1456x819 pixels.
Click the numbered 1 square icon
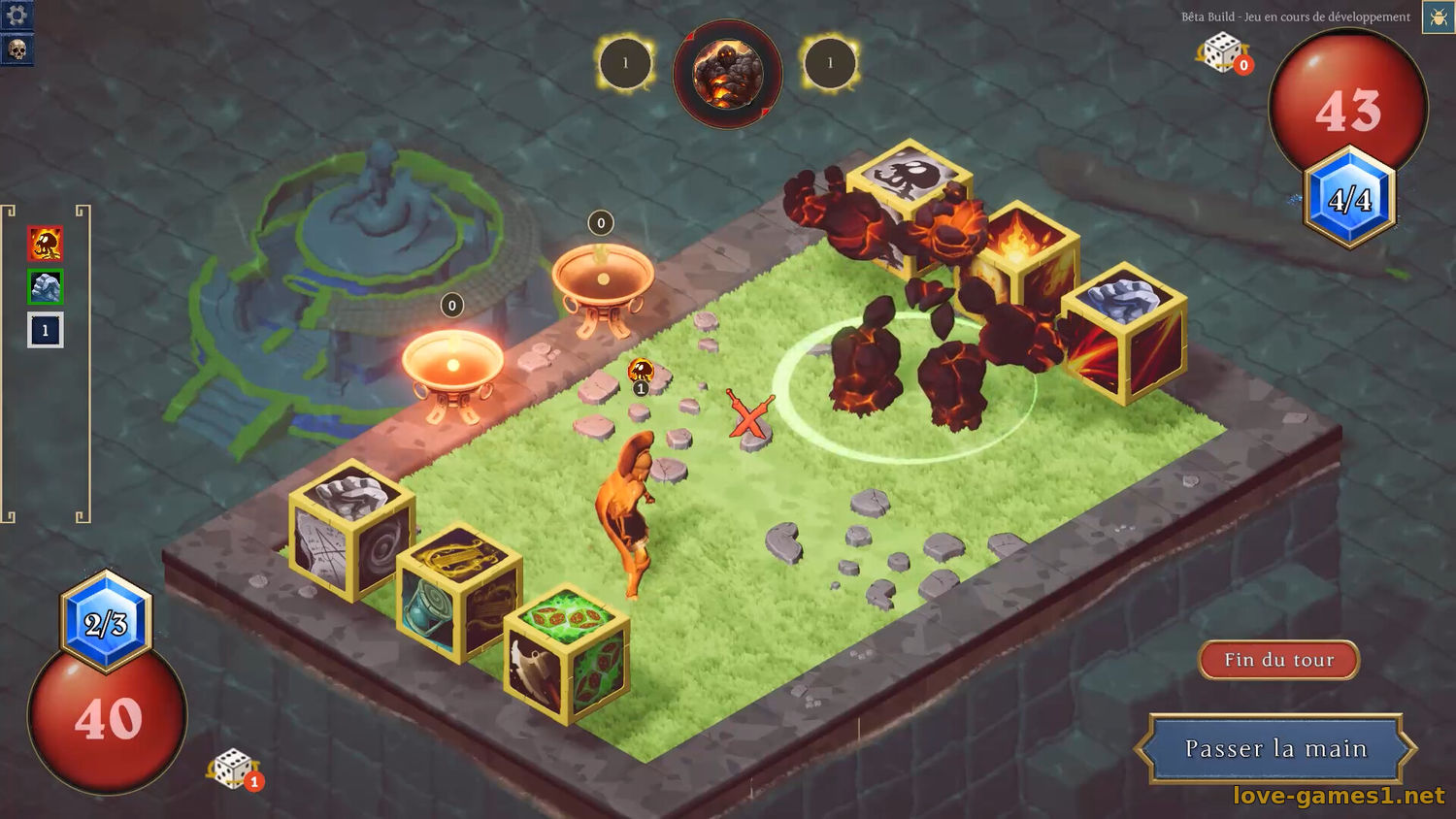point(46,330)
